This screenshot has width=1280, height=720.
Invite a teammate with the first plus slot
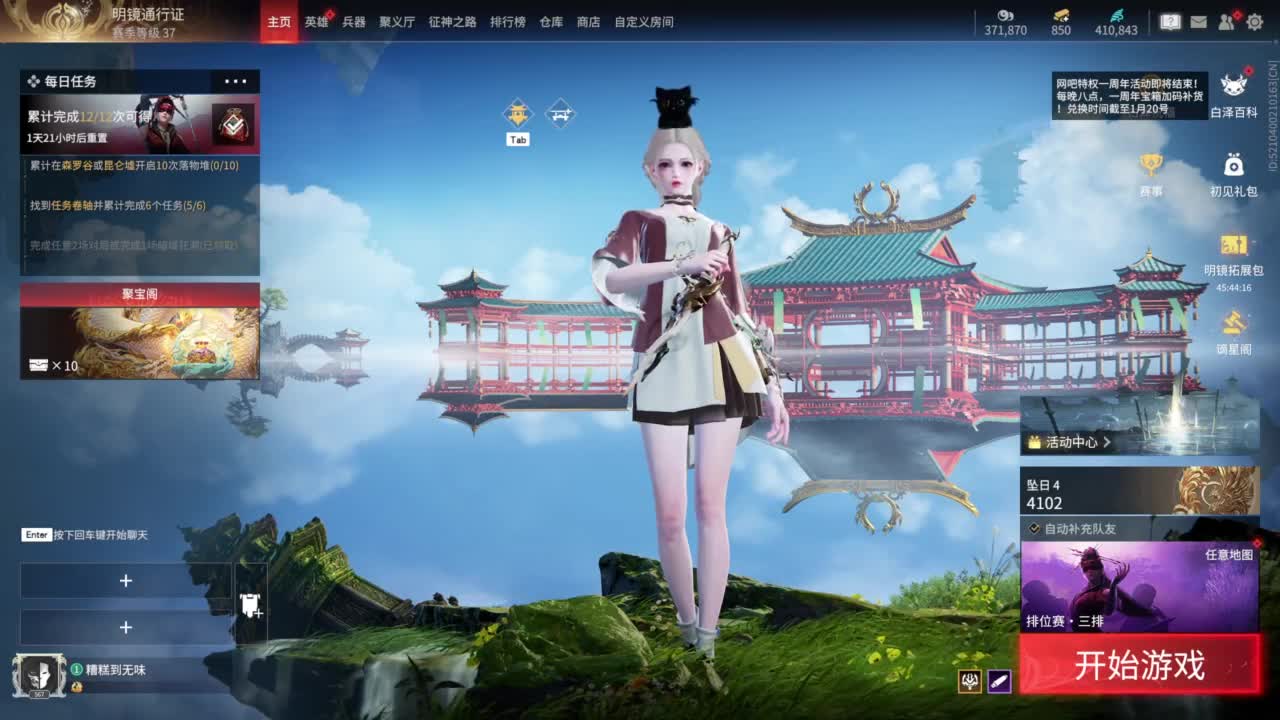125,578
